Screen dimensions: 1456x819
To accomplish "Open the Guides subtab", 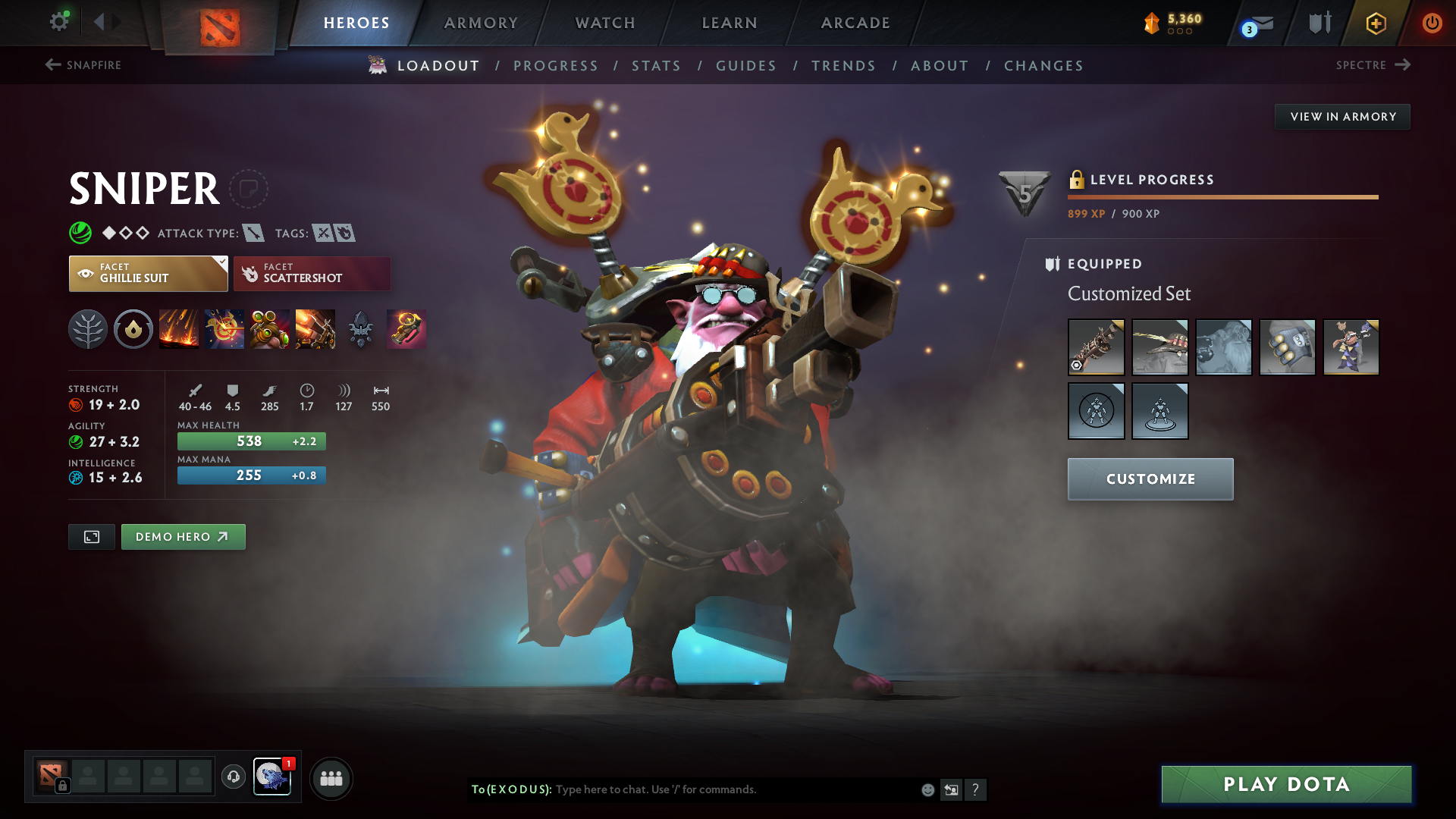I will (x=746, y=66).
